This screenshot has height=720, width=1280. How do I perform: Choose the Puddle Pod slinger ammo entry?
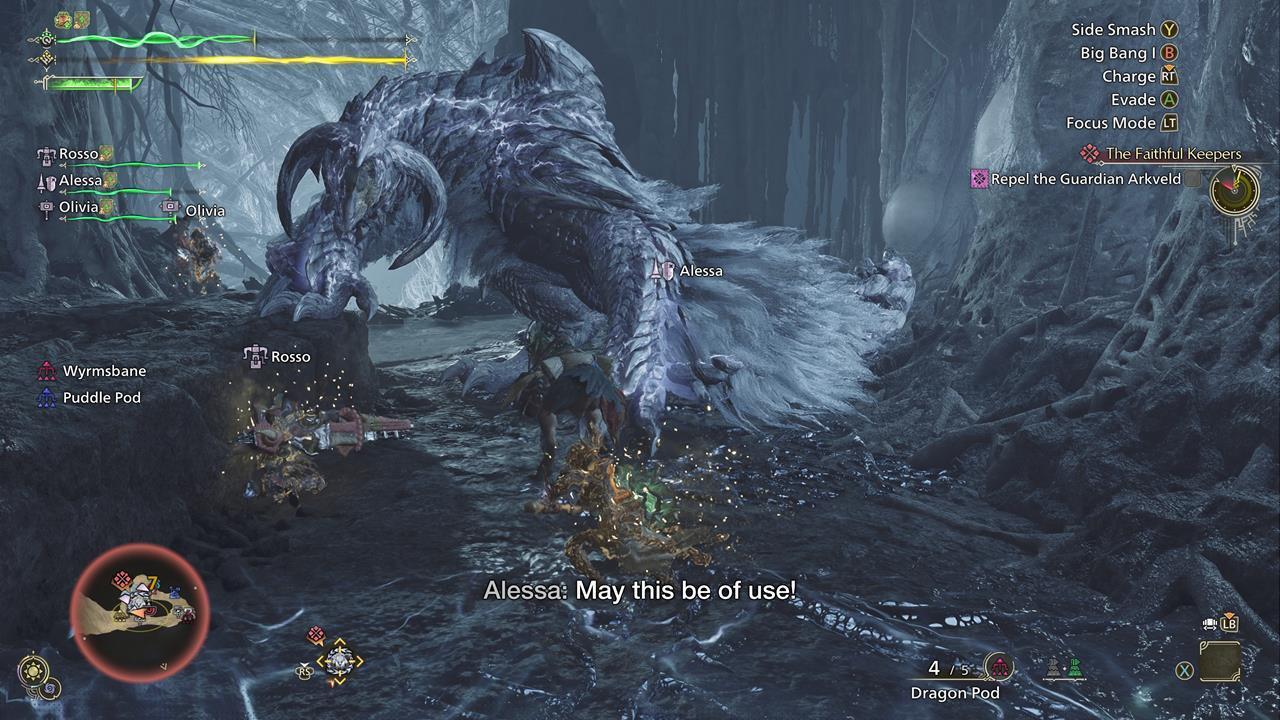coord(101,398)
